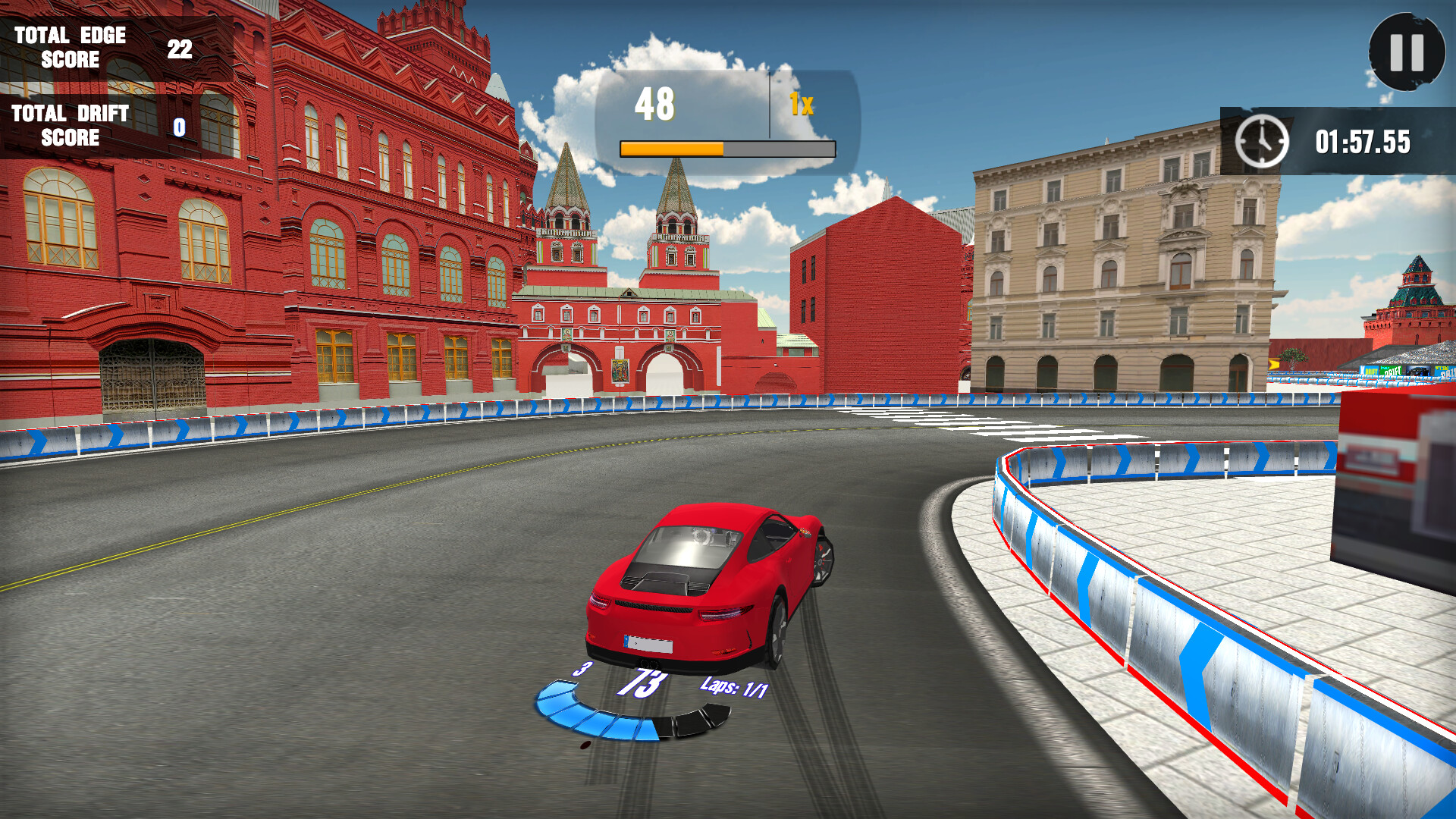This screenshot has width=1456, height=819.
Task: Select the Total Drift Score panel
Action: 99,125
